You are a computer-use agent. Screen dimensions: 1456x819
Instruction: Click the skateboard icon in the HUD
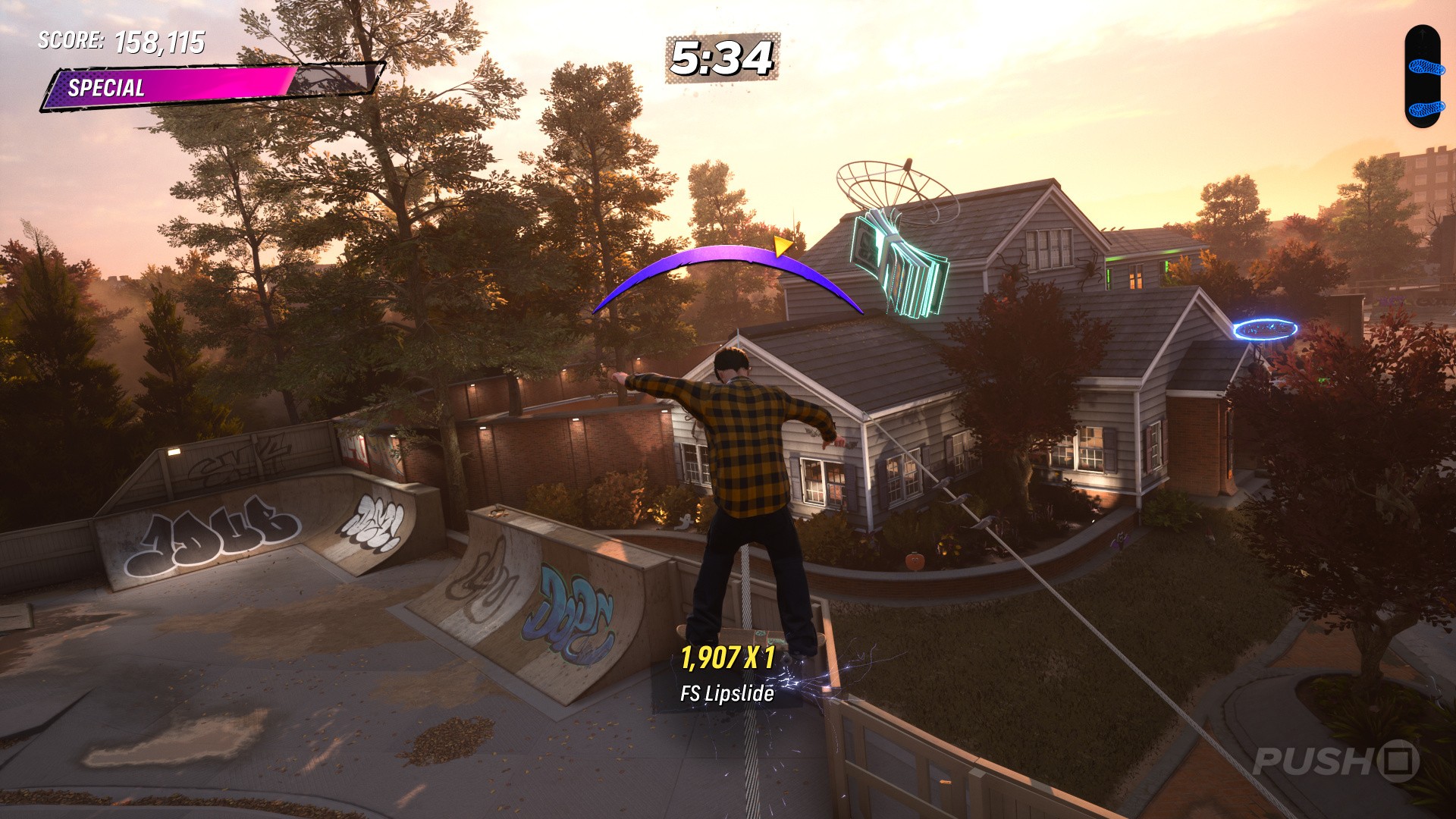click(1423, 77)
